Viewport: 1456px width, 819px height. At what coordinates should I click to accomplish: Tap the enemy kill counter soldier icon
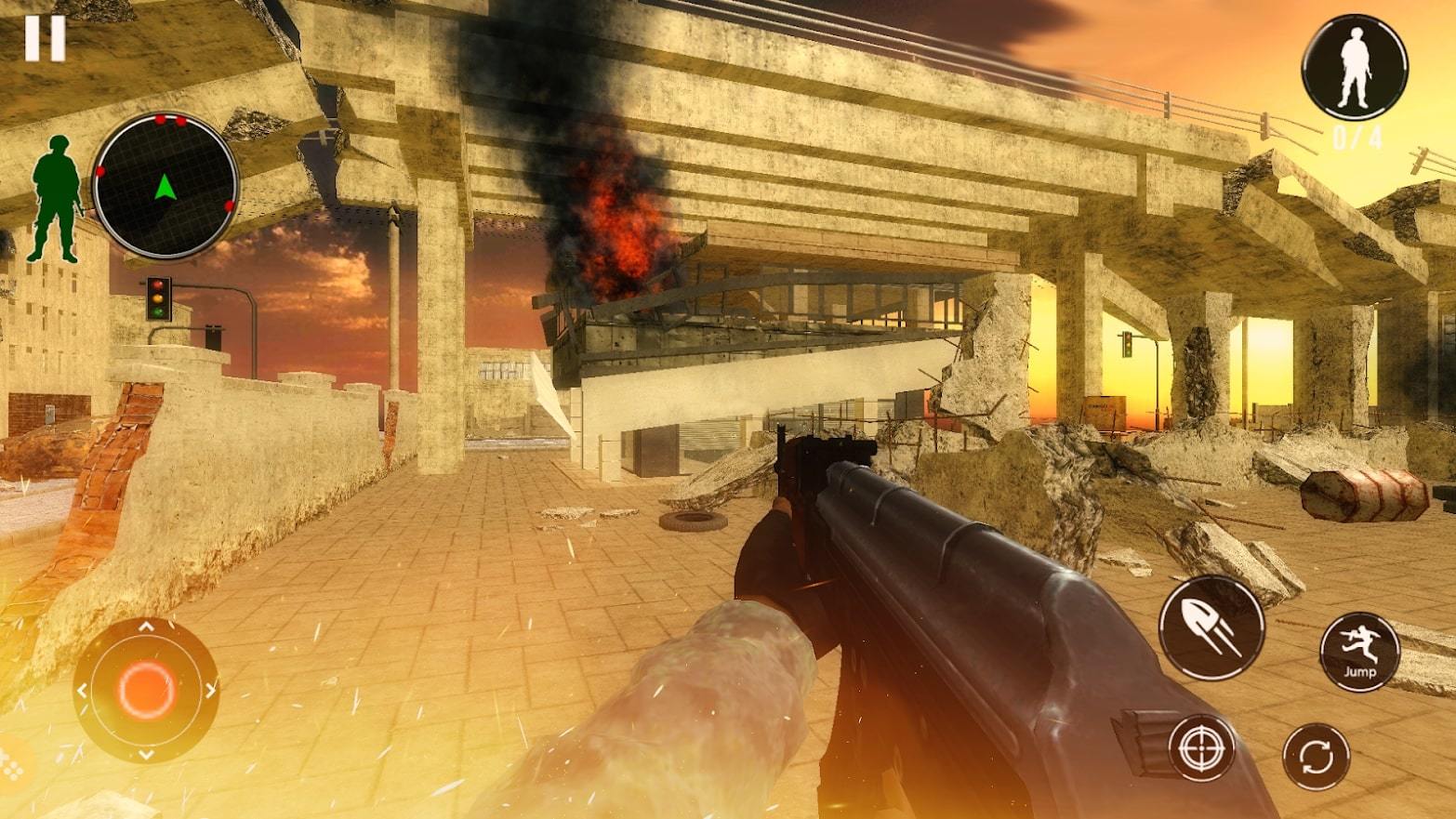pos(1355,69)
